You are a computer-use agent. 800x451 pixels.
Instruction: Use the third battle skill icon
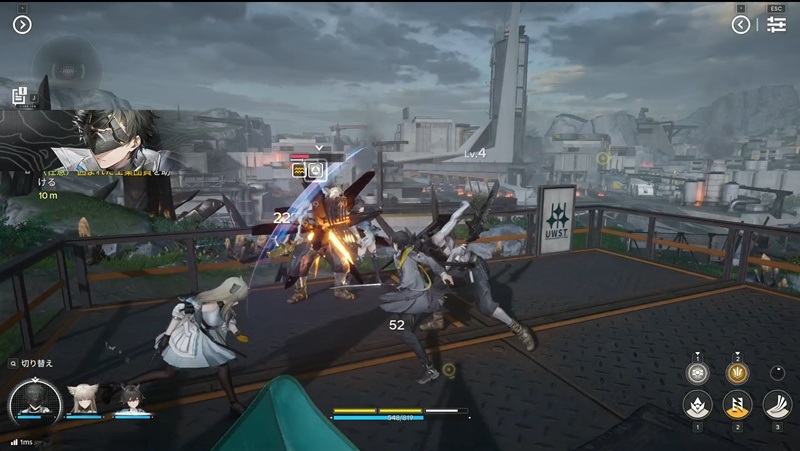(x=777, y=405)
